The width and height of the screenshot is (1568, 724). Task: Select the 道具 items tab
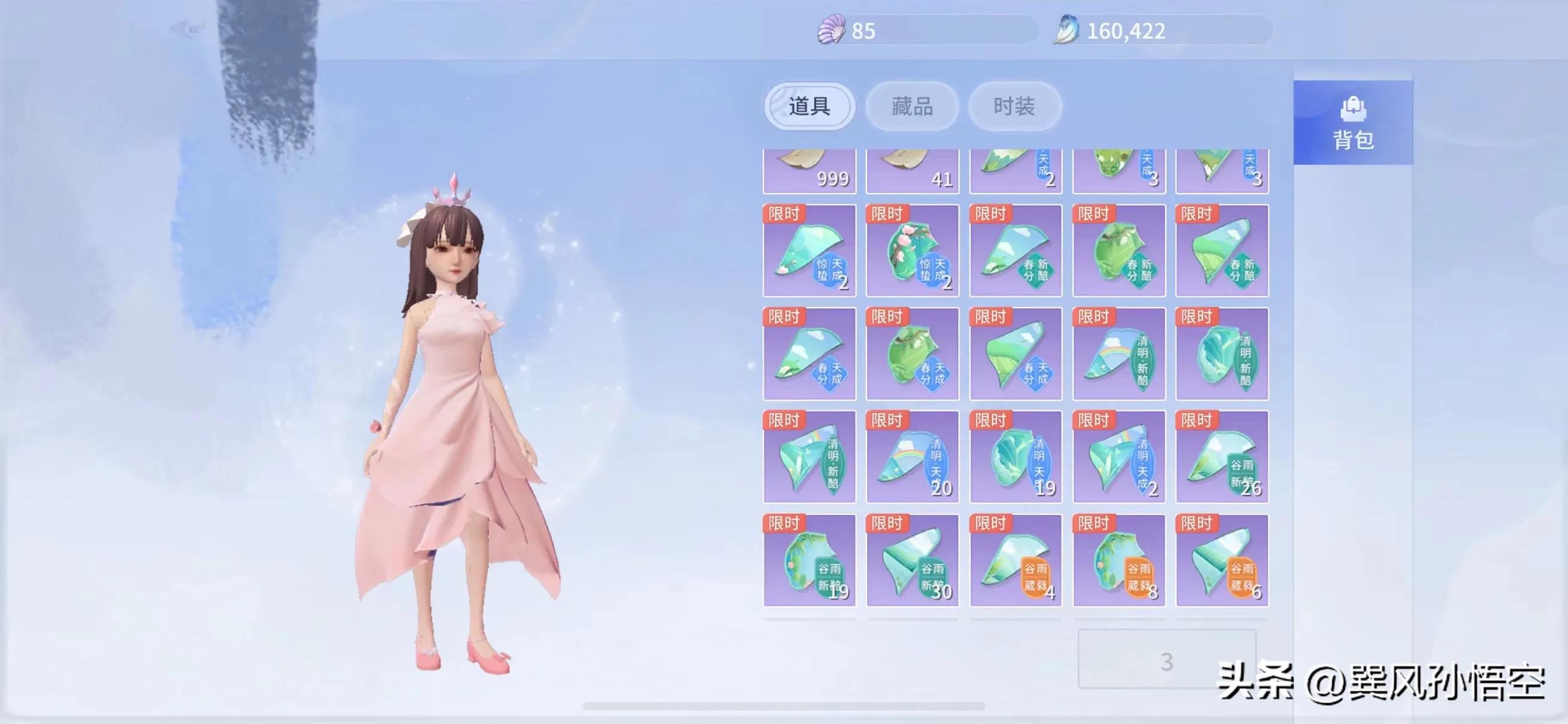(x=809, y=106)
